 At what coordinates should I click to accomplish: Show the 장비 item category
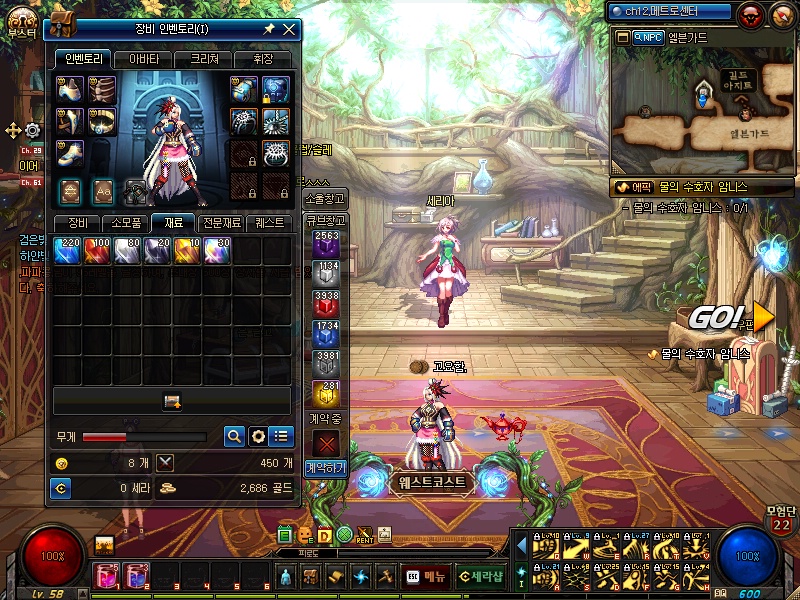[x=77, y=222]
